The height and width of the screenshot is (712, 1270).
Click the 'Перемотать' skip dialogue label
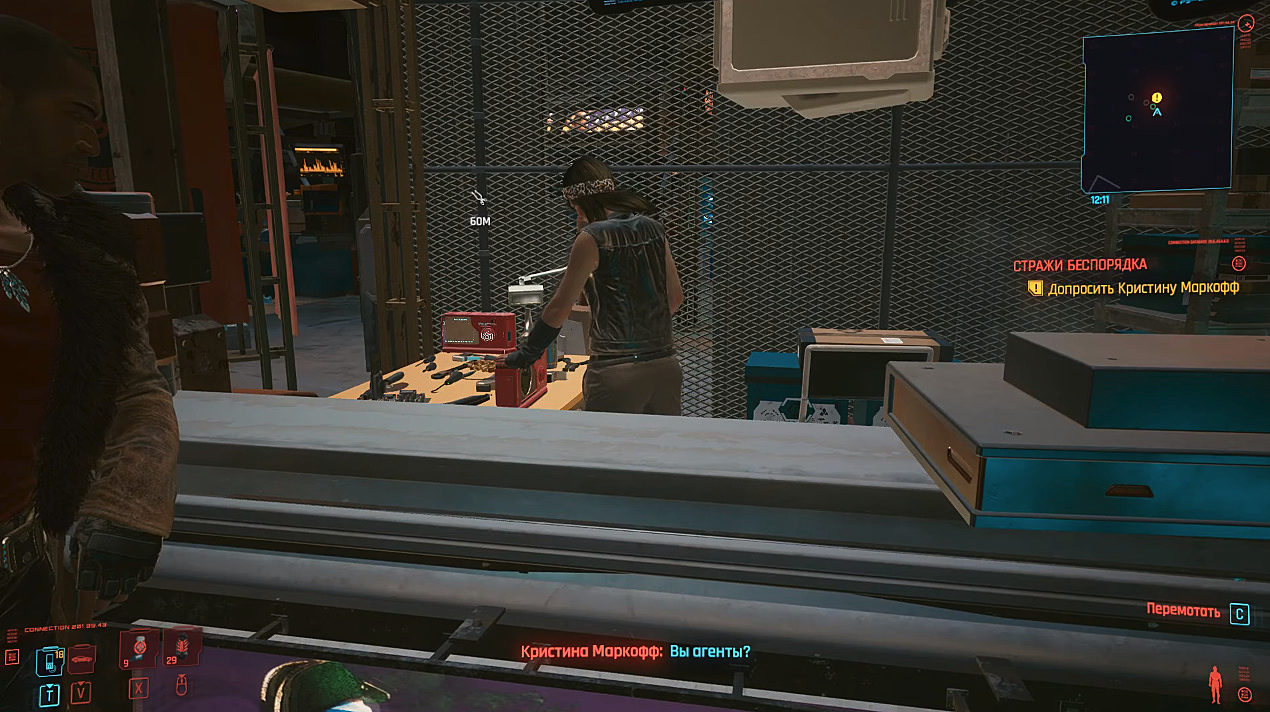coord(1183,612)
